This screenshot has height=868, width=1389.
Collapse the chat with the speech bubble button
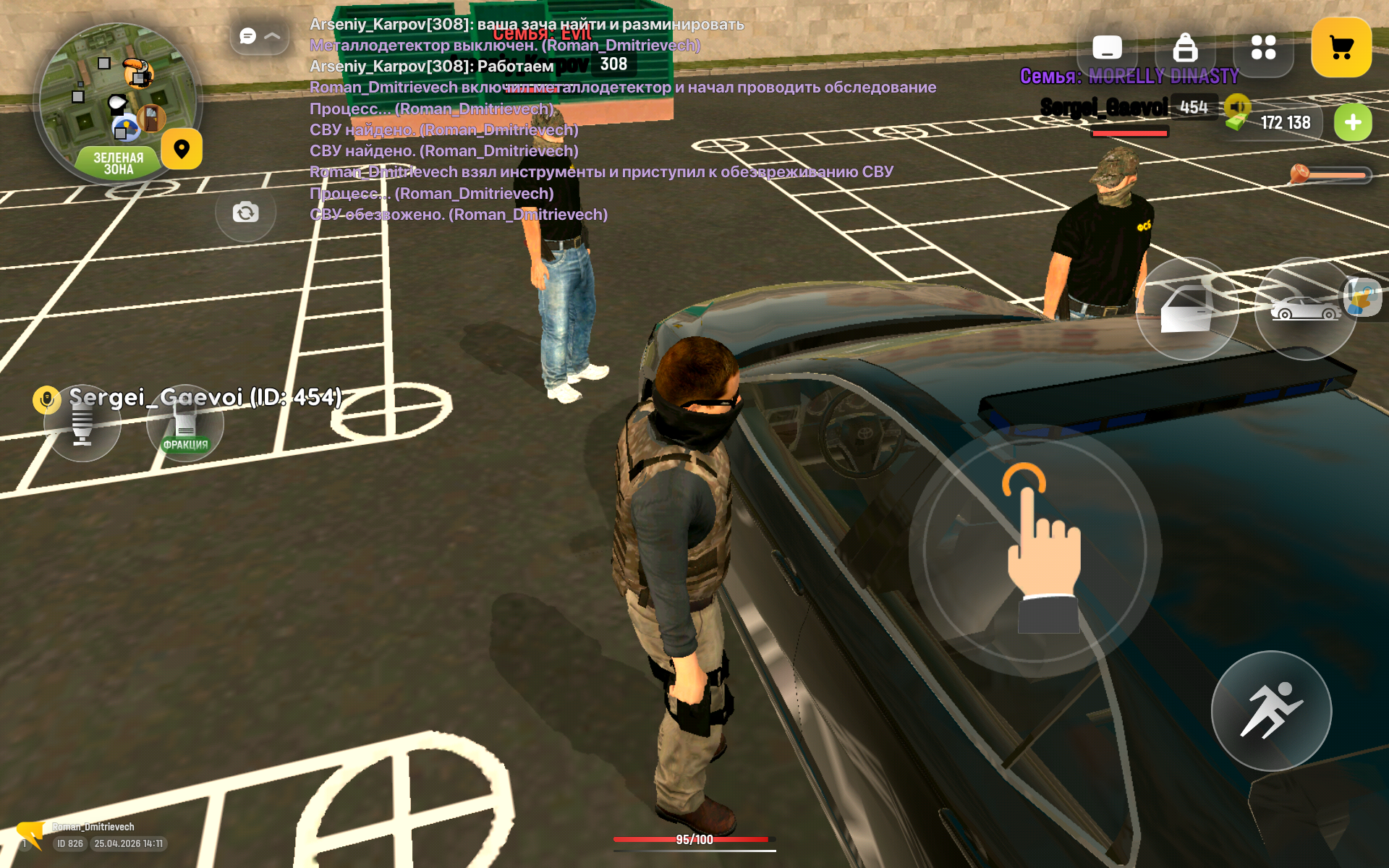[258, 35]
